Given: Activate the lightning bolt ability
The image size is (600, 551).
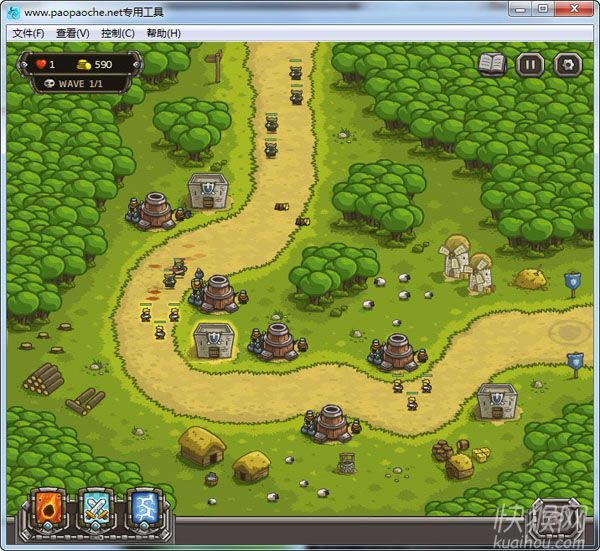Looking at the screenshot, I should click(x=144, y=508).
